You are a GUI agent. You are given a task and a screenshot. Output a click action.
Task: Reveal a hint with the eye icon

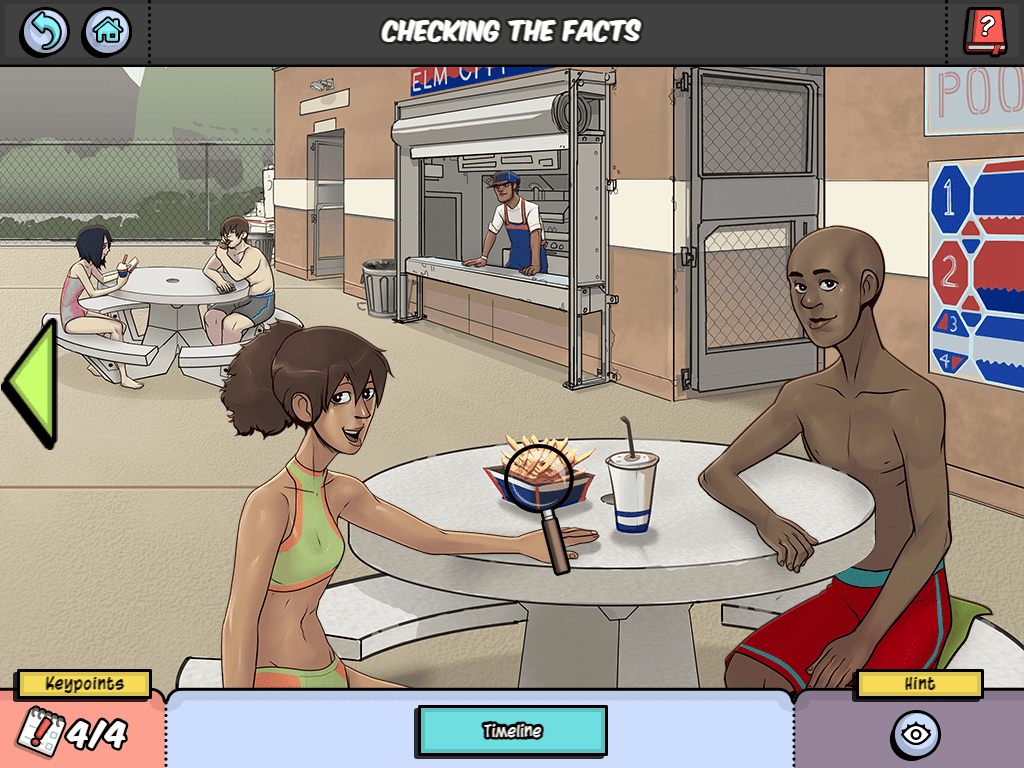point(914,735)
